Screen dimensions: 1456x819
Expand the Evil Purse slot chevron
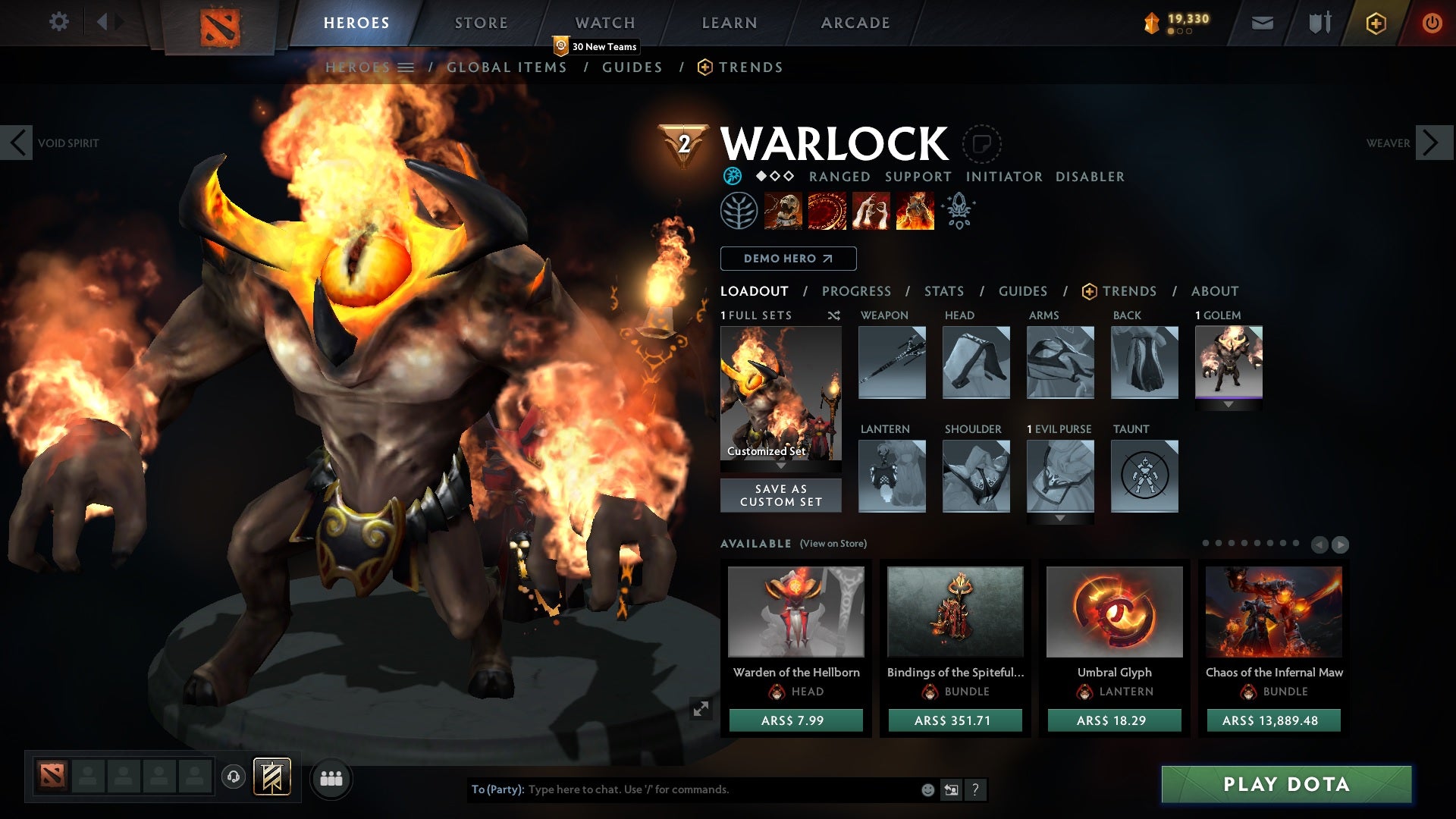(1059, 519)
